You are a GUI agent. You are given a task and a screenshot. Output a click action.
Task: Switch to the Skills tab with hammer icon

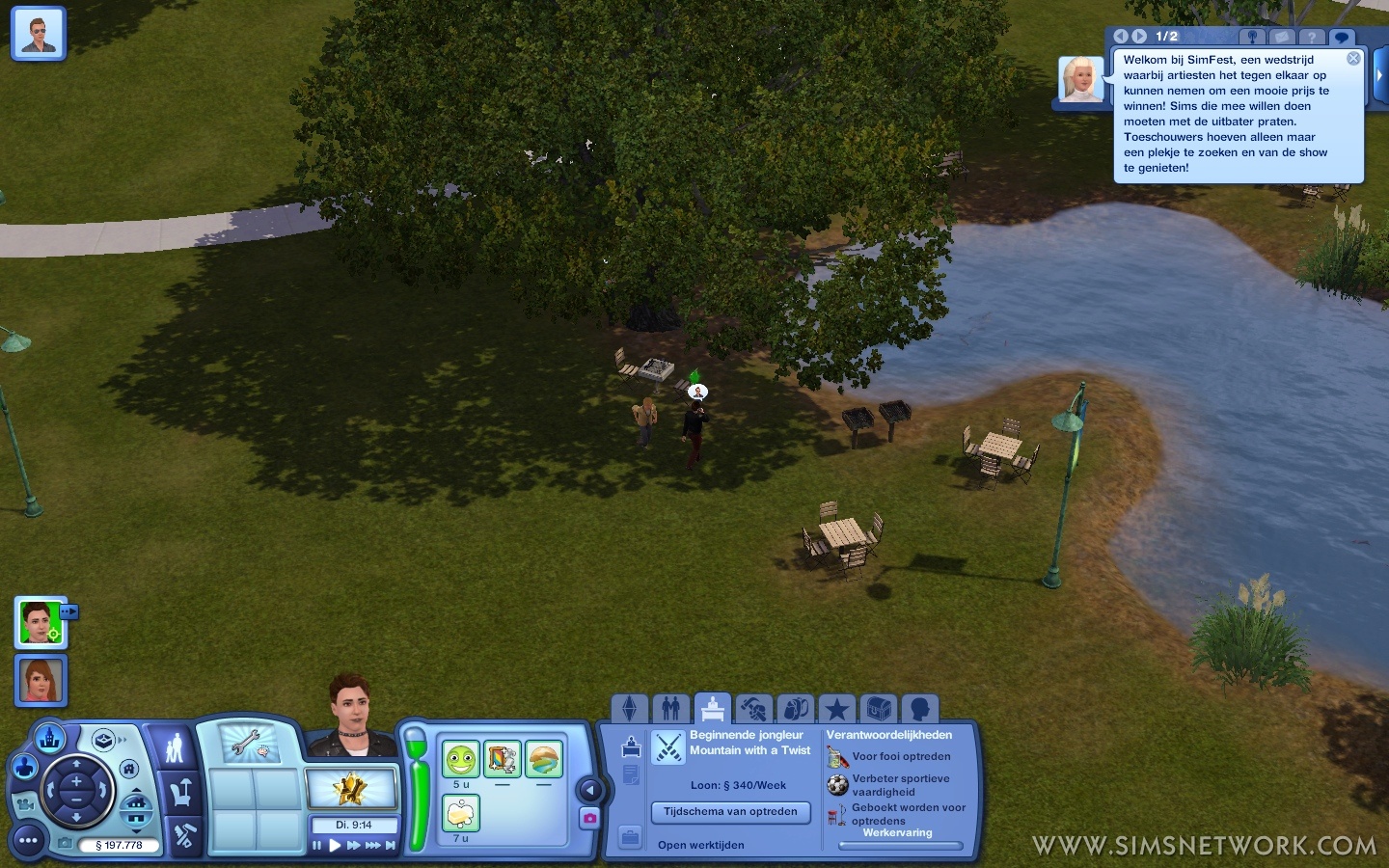coord(753,710)
